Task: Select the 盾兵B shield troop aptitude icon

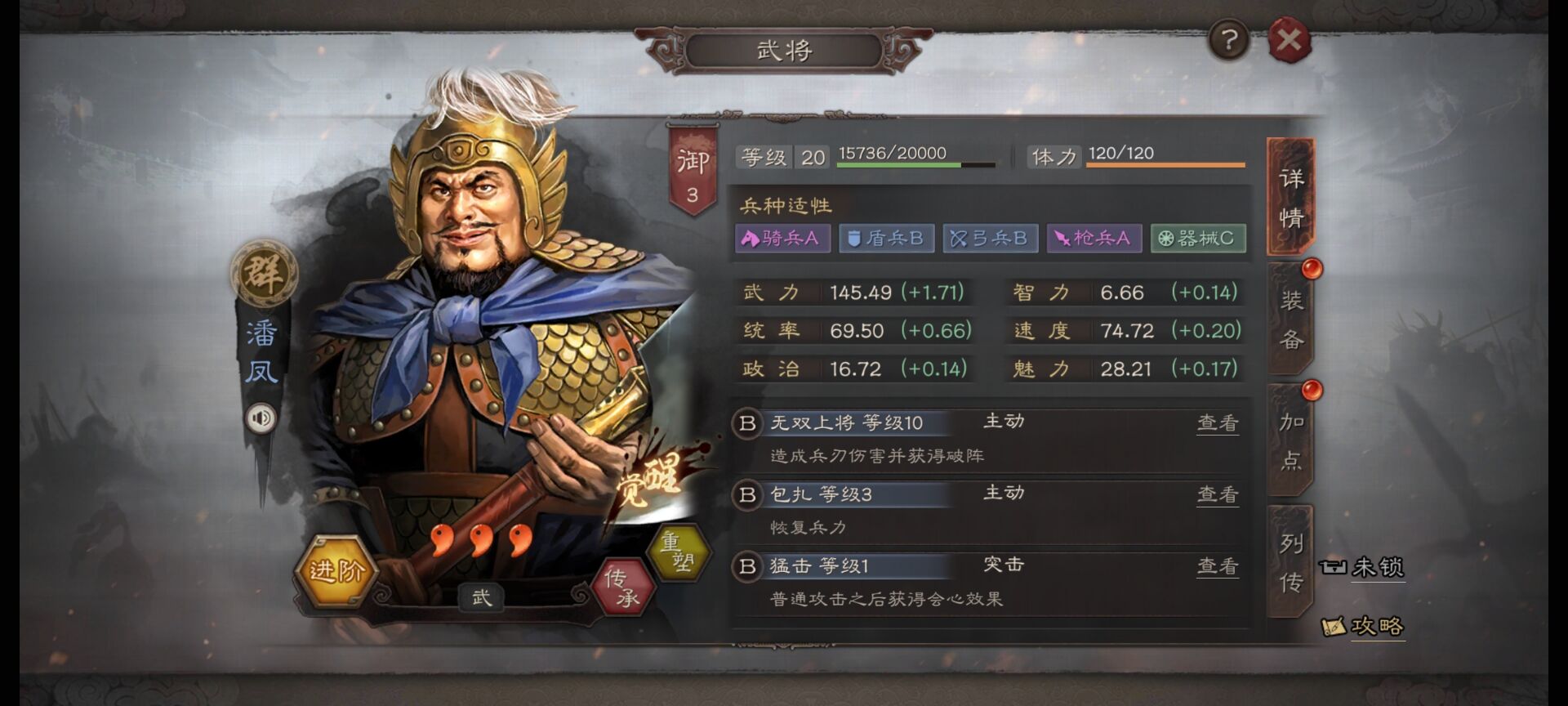Action: click(884, 239)
